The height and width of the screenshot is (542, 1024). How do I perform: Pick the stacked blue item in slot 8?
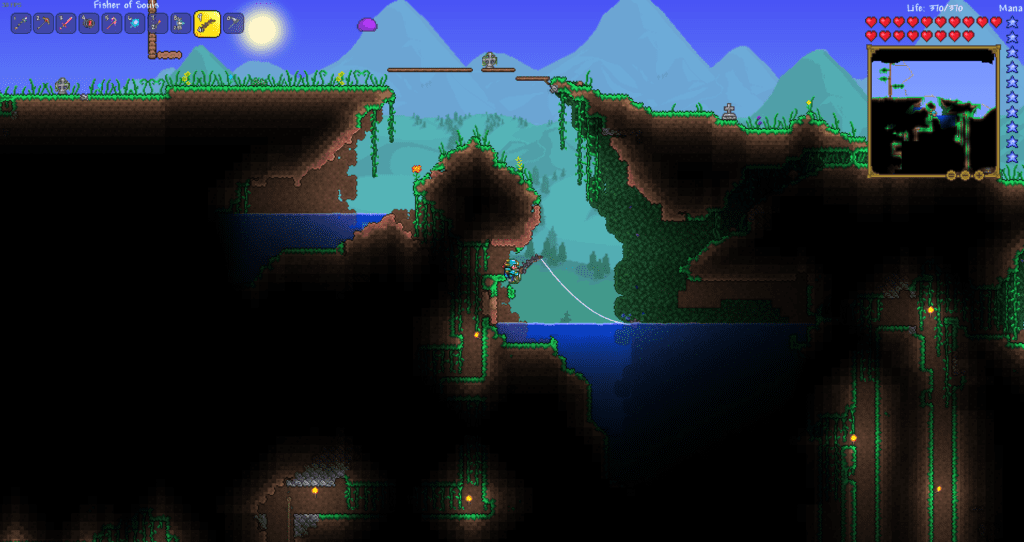(x=181, y=23)
